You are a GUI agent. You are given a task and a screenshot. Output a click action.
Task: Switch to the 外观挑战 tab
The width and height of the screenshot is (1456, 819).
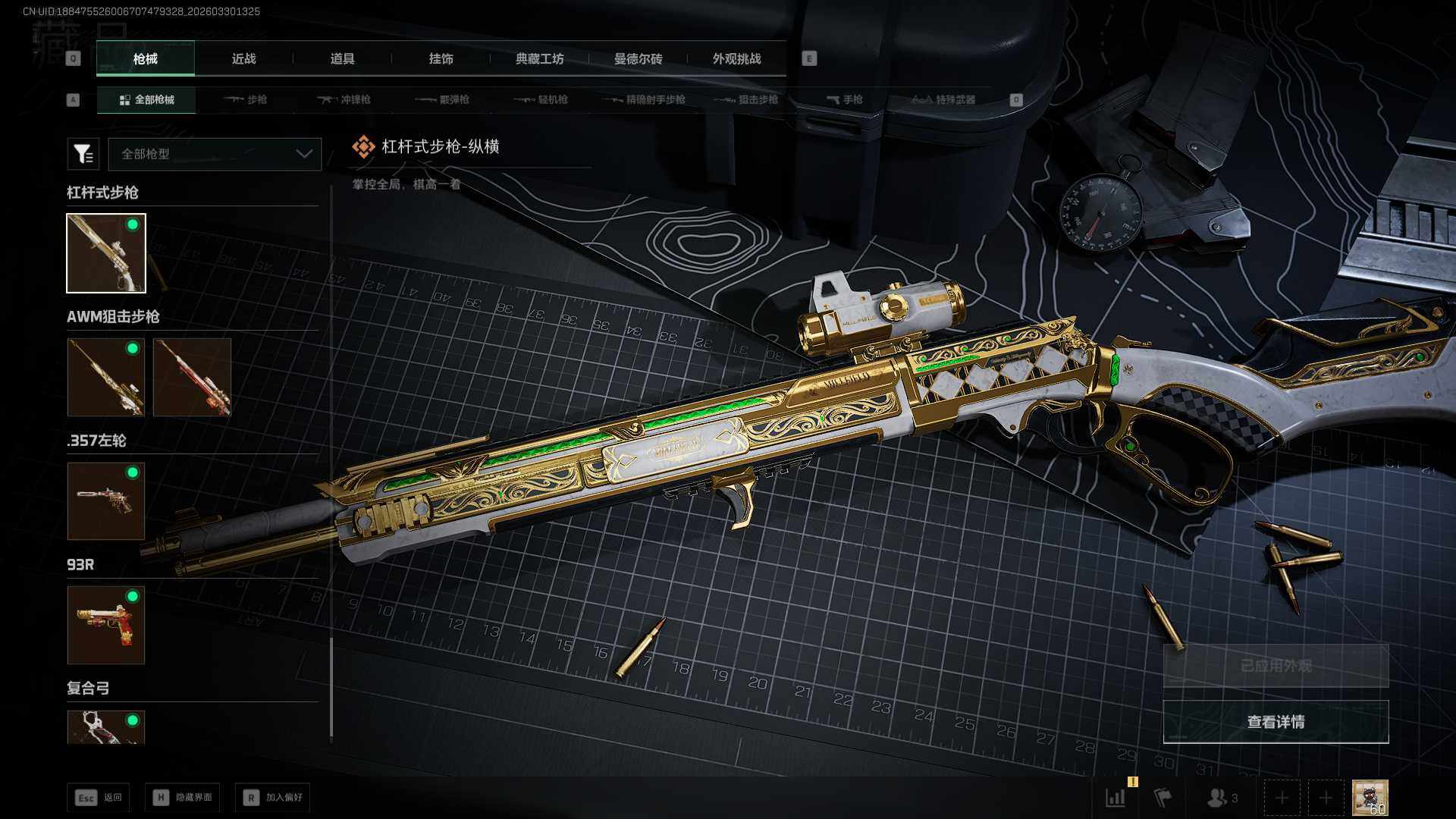tap(736, 59)
